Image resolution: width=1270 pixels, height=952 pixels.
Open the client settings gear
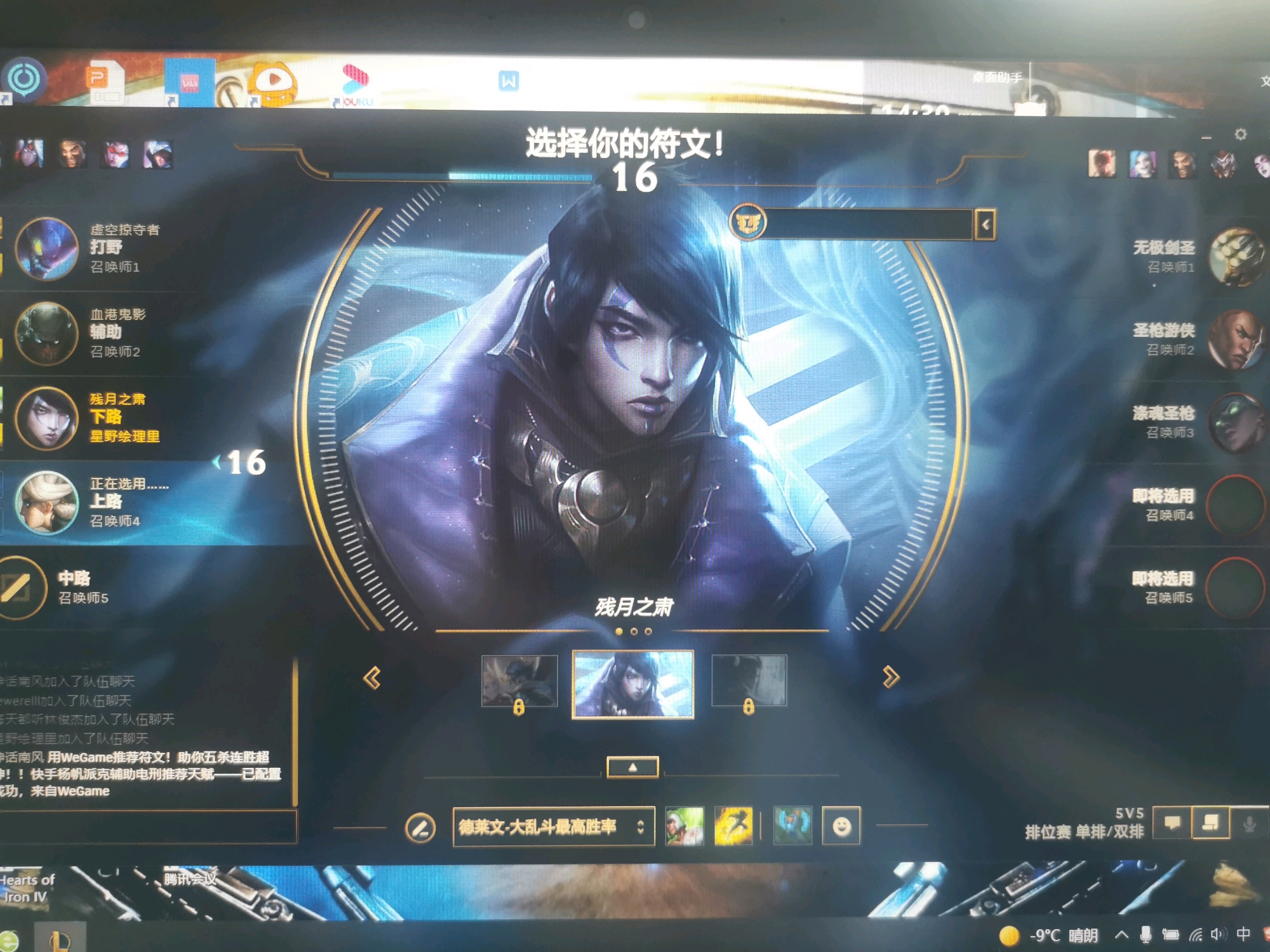pyautogui.click(x=1240, y=135)
